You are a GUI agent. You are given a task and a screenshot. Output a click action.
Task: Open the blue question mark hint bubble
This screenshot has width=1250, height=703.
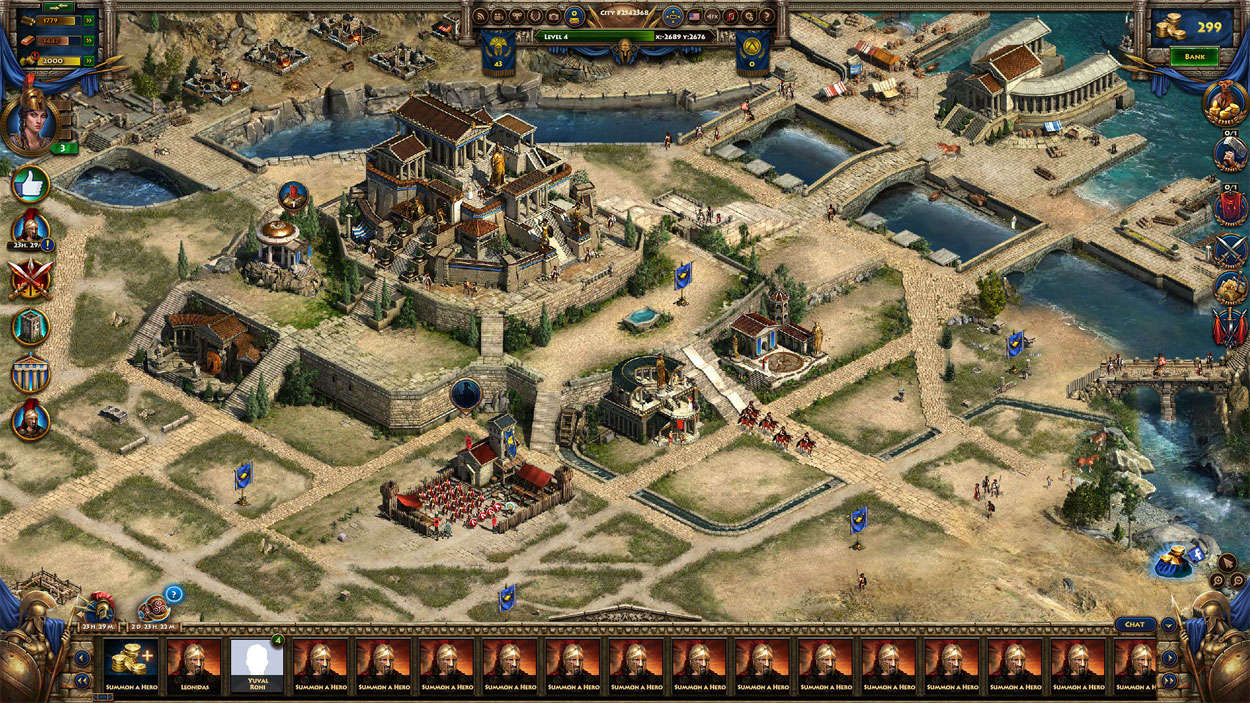[173, 593]
